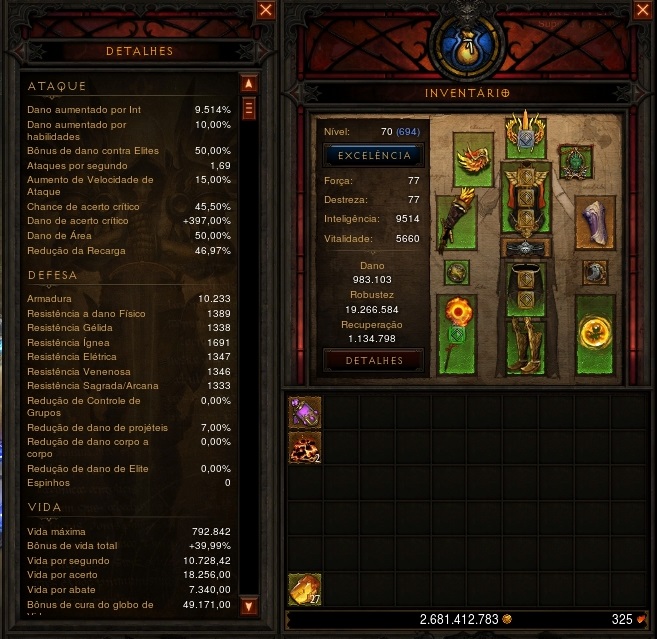Screen dimensions: 657x639
Task: Select the equipped boots slot
Action: point(522,344)
